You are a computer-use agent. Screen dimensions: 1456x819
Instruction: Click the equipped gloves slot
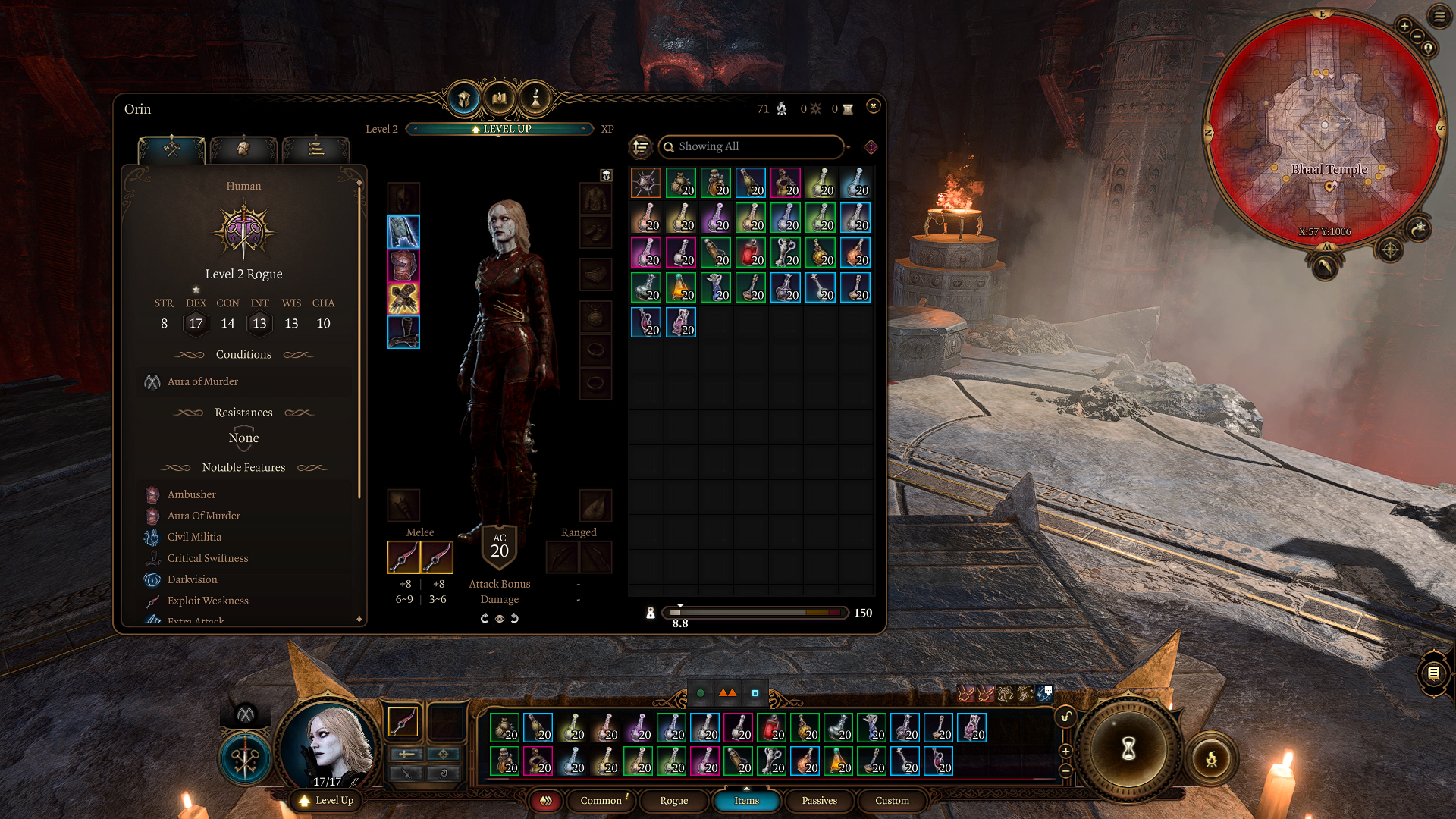pos(403,299)
